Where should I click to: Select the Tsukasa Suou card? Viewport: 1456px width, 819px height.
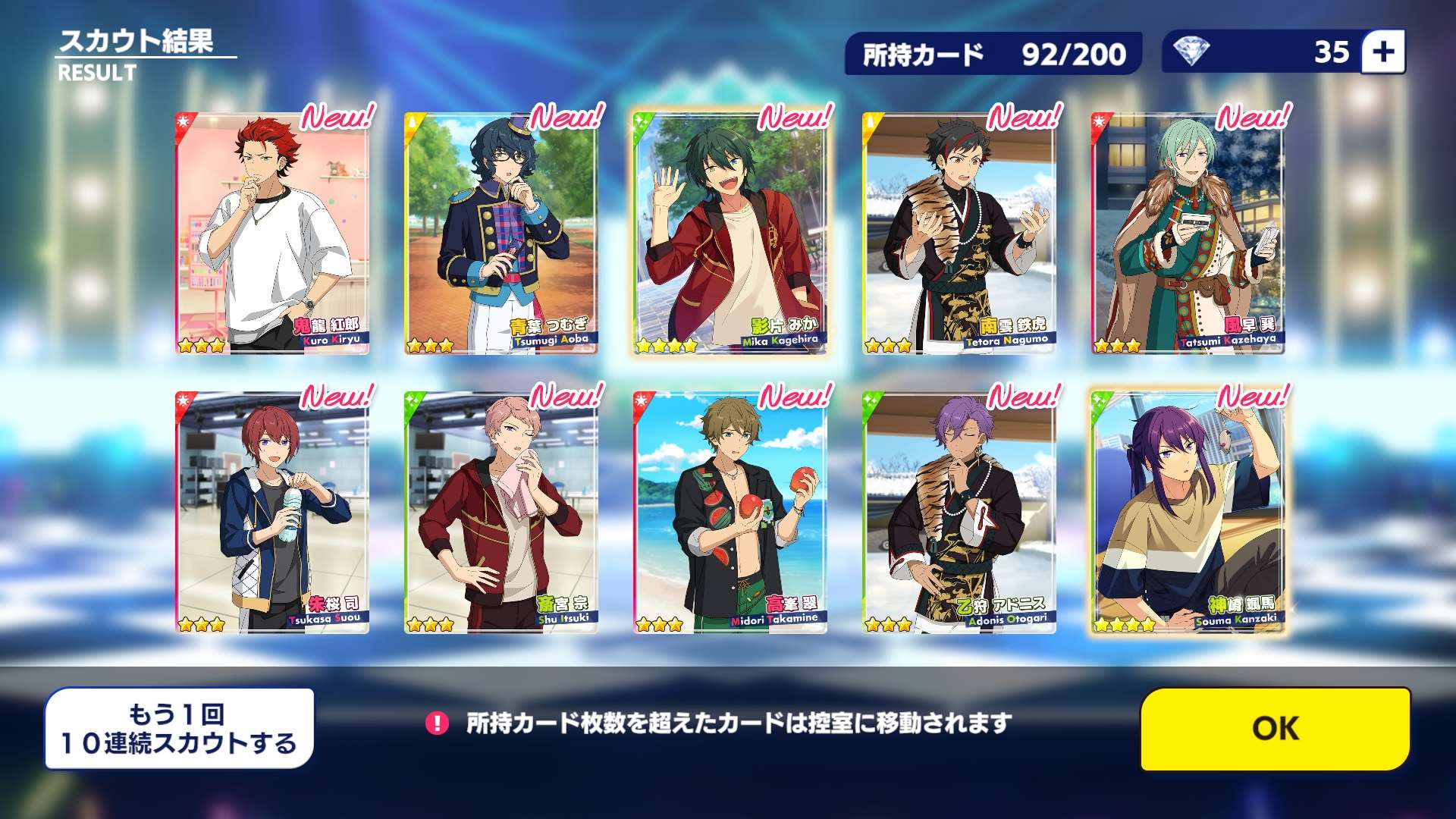pos(272,513)
